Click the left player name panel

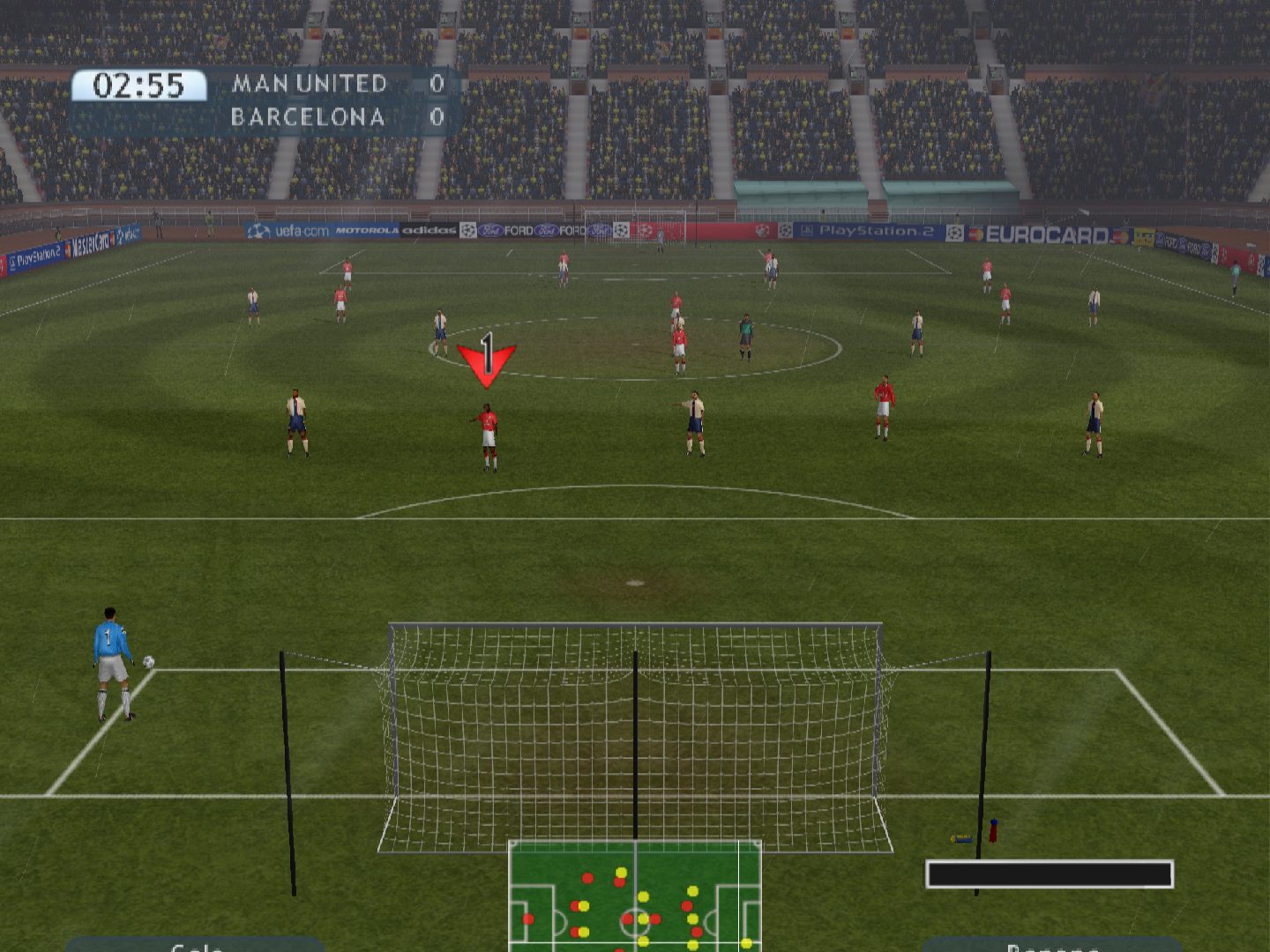click(x=196, y=945)
